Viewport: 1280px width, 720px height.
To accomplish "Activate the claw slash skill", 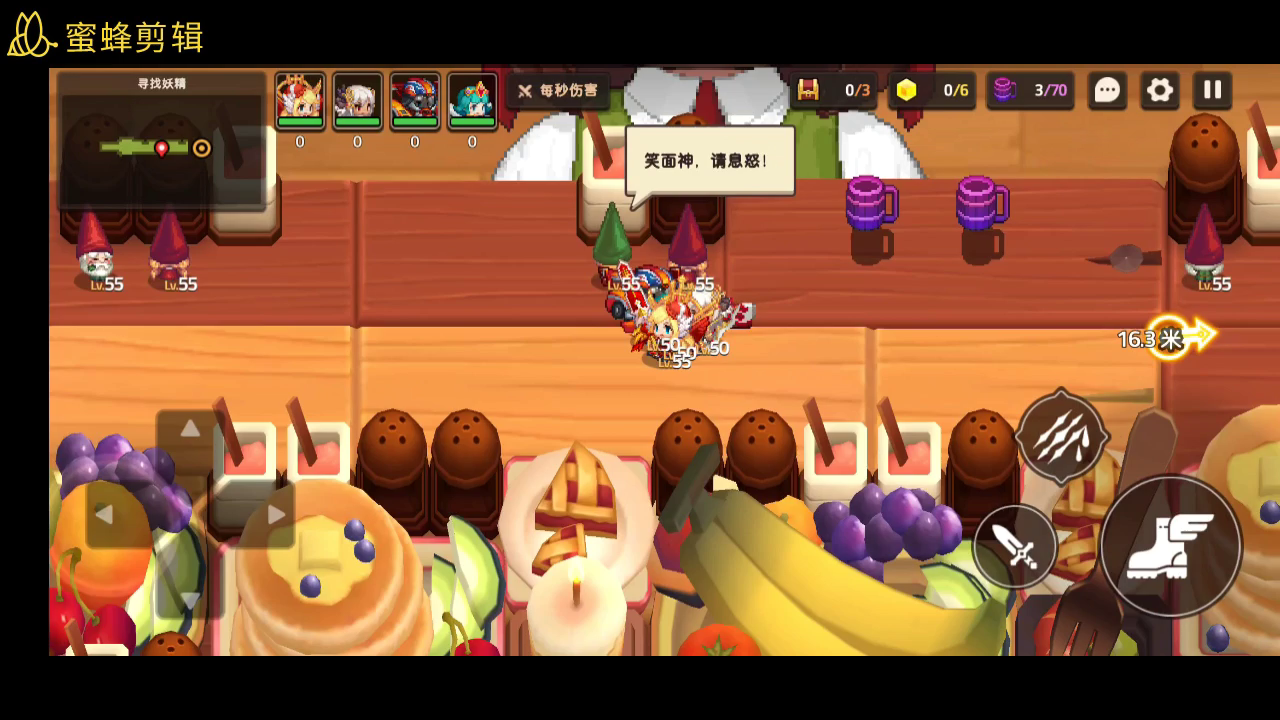I will pyautogui.click(x=1061, y=437).
